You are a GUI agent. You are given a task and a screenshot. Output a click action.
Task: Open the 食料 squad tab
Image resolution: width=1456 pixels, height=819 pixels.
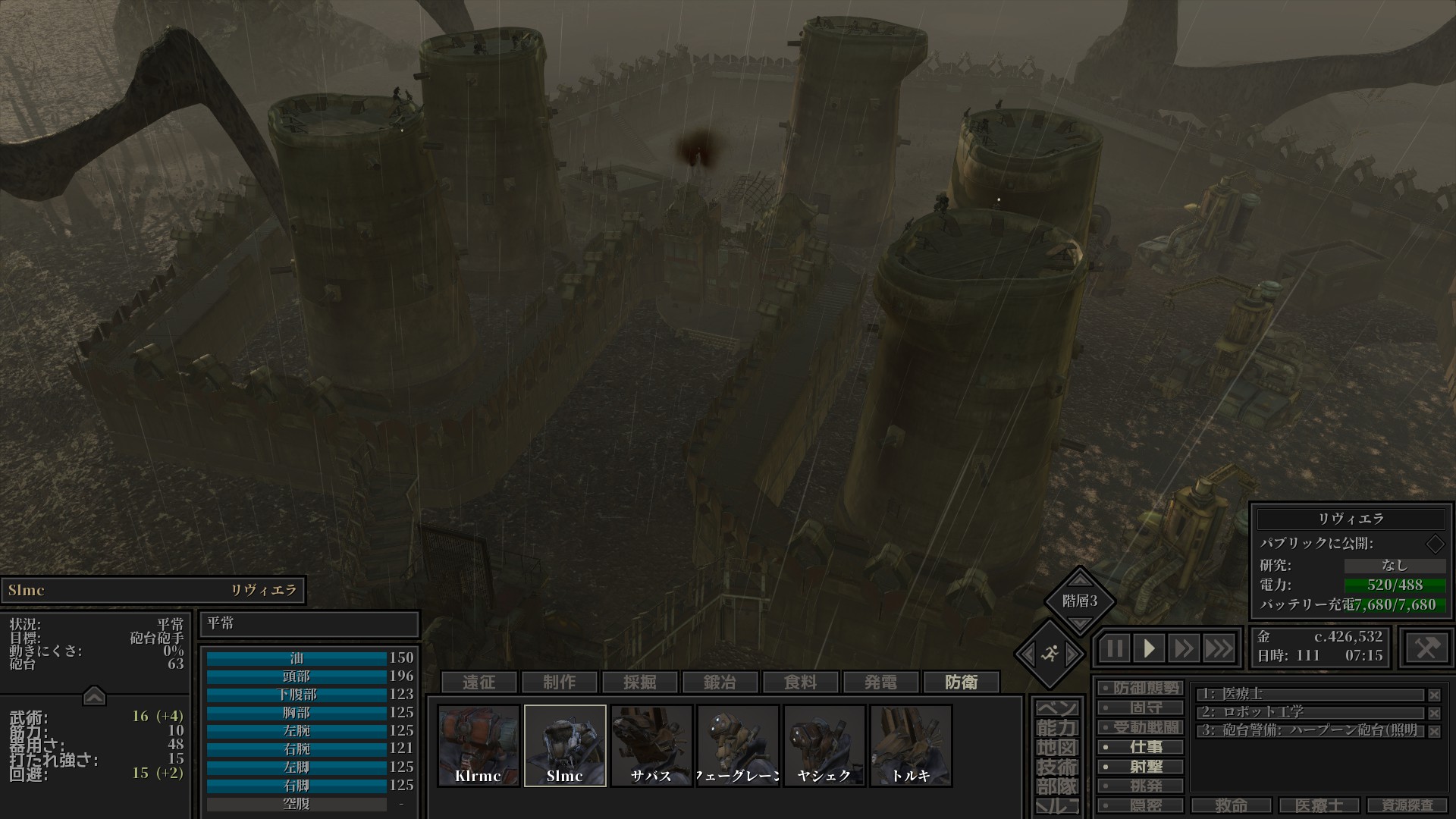tap(801, 682)
